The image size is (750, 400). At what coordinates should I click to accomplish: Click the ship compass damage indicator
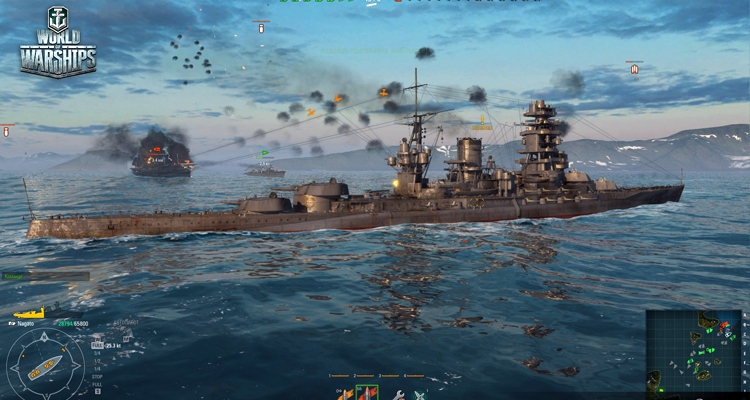click(x=44, y=366)
